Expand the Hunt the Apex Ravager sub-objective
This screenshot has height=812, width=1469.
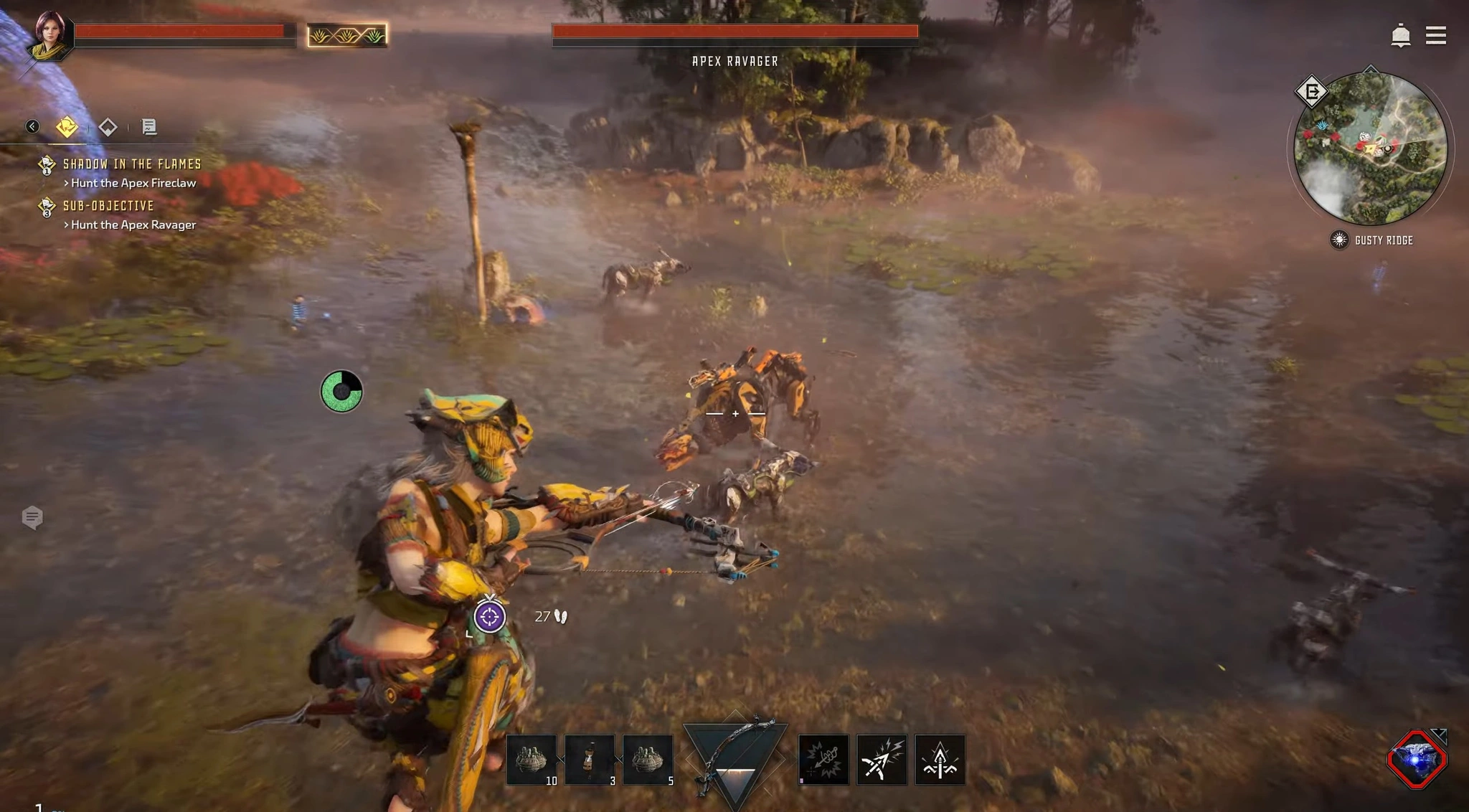pyautogui.click(x=132, y=225)
